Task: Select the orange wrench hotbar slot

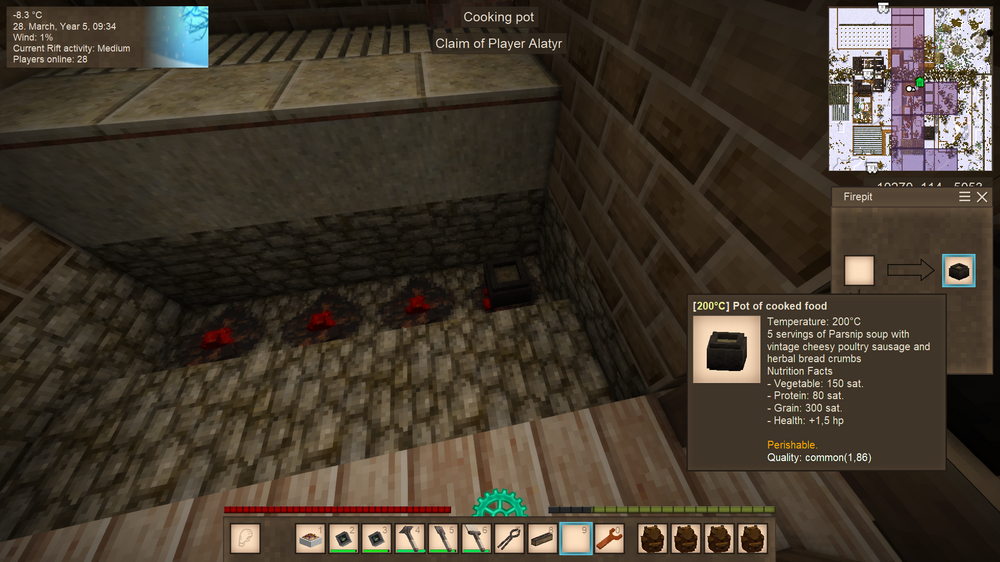Action: [608, 539]
